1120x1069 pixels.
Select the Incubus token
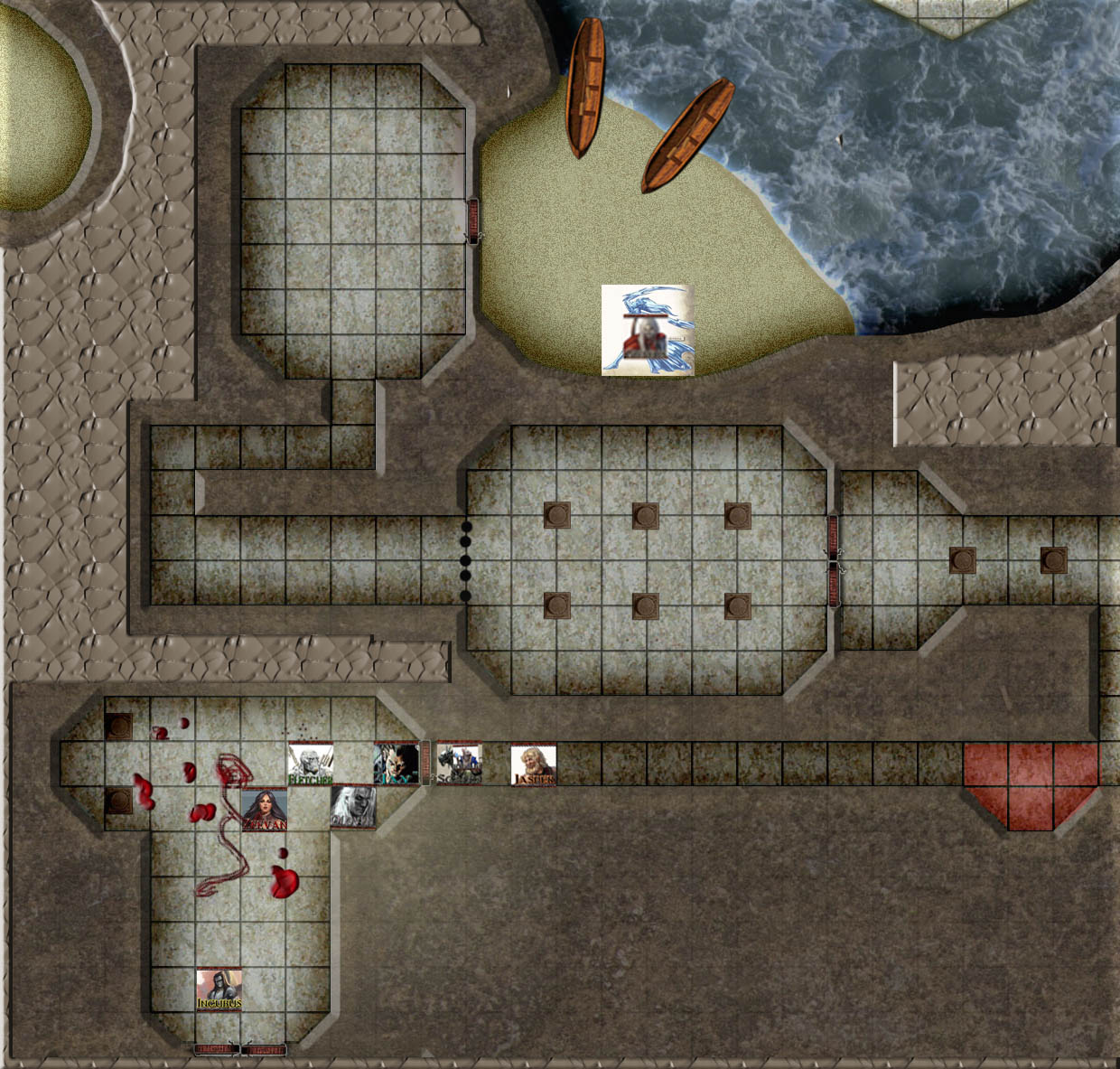(x=219, y=989)
